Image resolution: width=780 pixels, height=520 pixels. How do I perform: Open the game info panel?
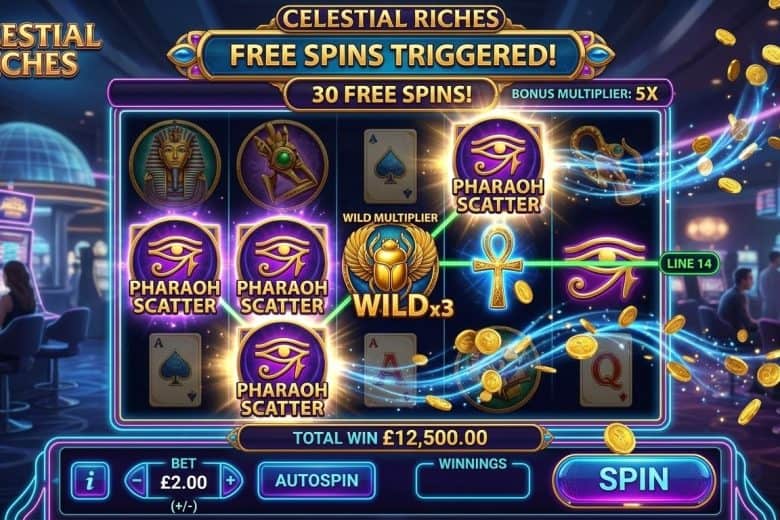[90, 481]
